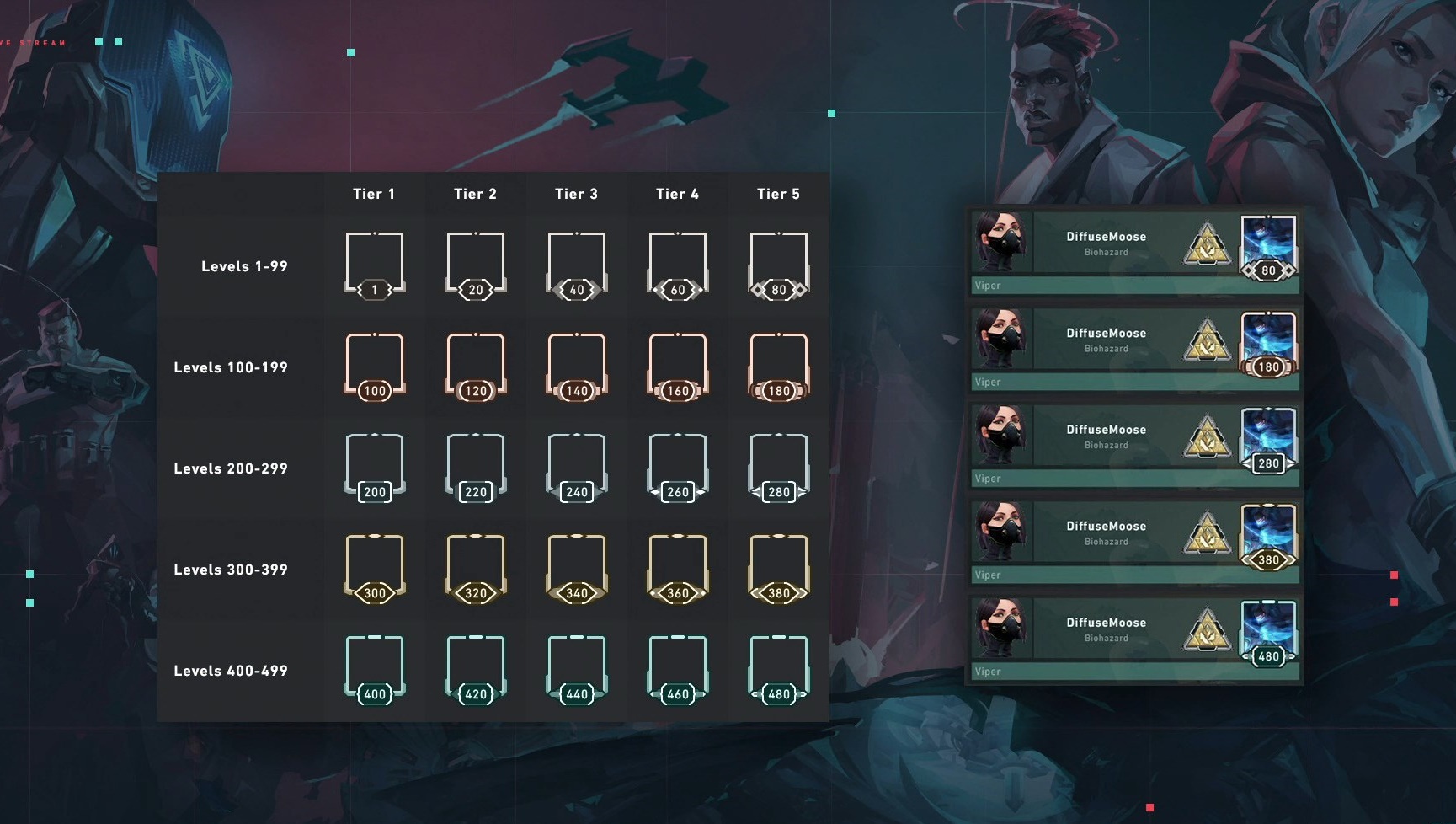Click the level 20 border frame

[x=476, y=265]
